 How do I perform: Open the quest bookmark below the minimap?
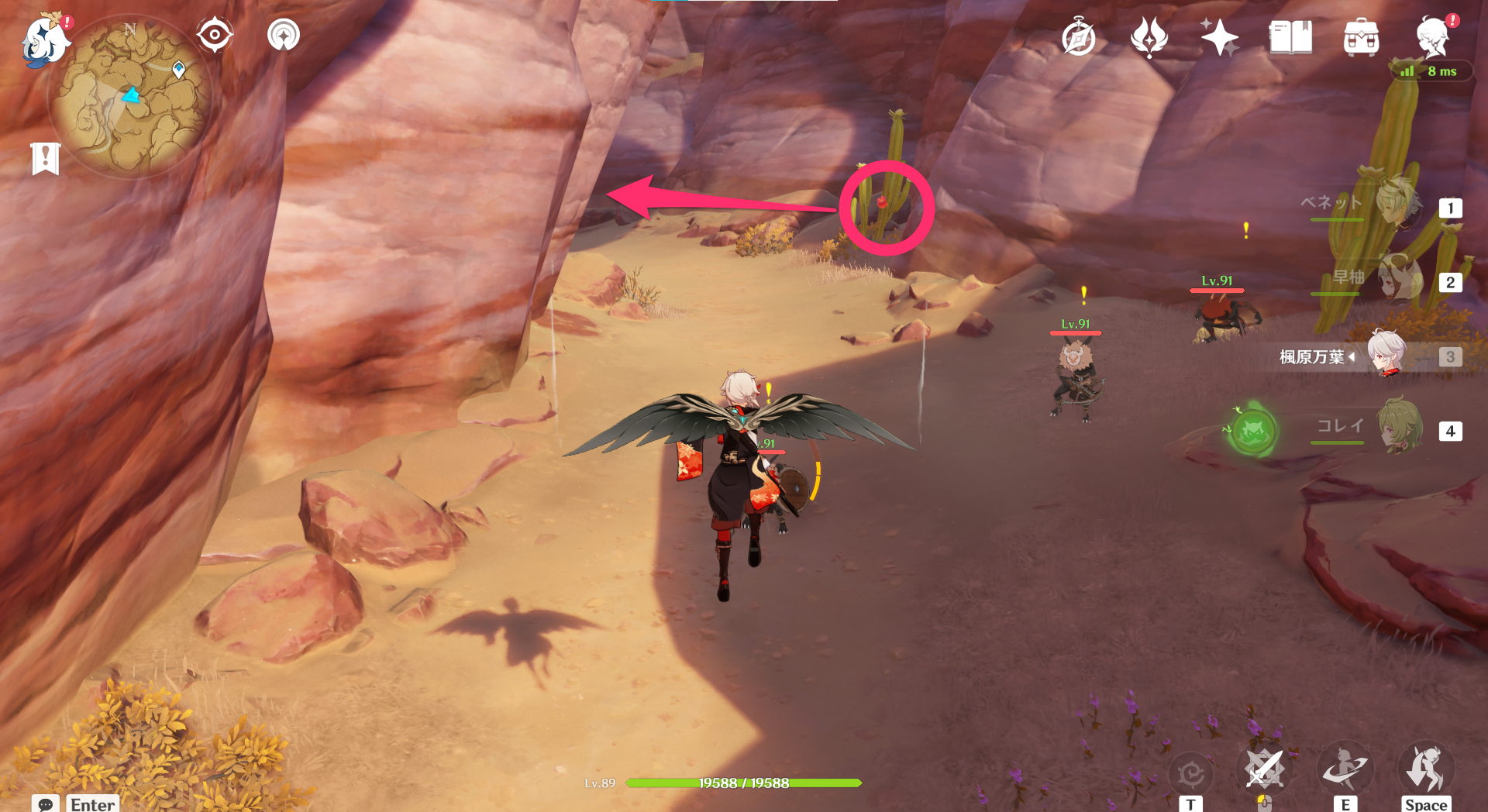(x=47, y=157)
